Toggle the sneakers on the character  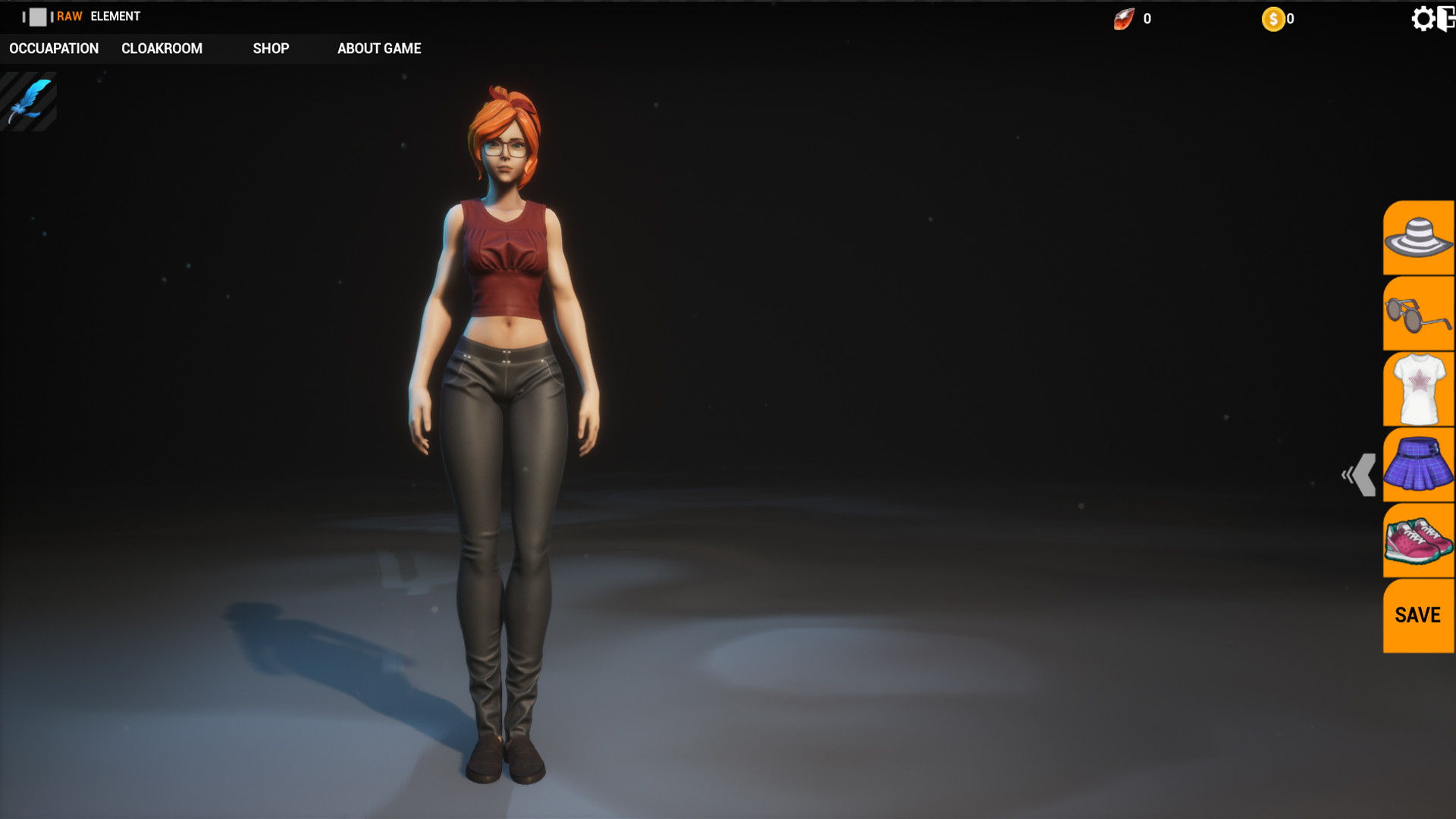(1419, 540)
